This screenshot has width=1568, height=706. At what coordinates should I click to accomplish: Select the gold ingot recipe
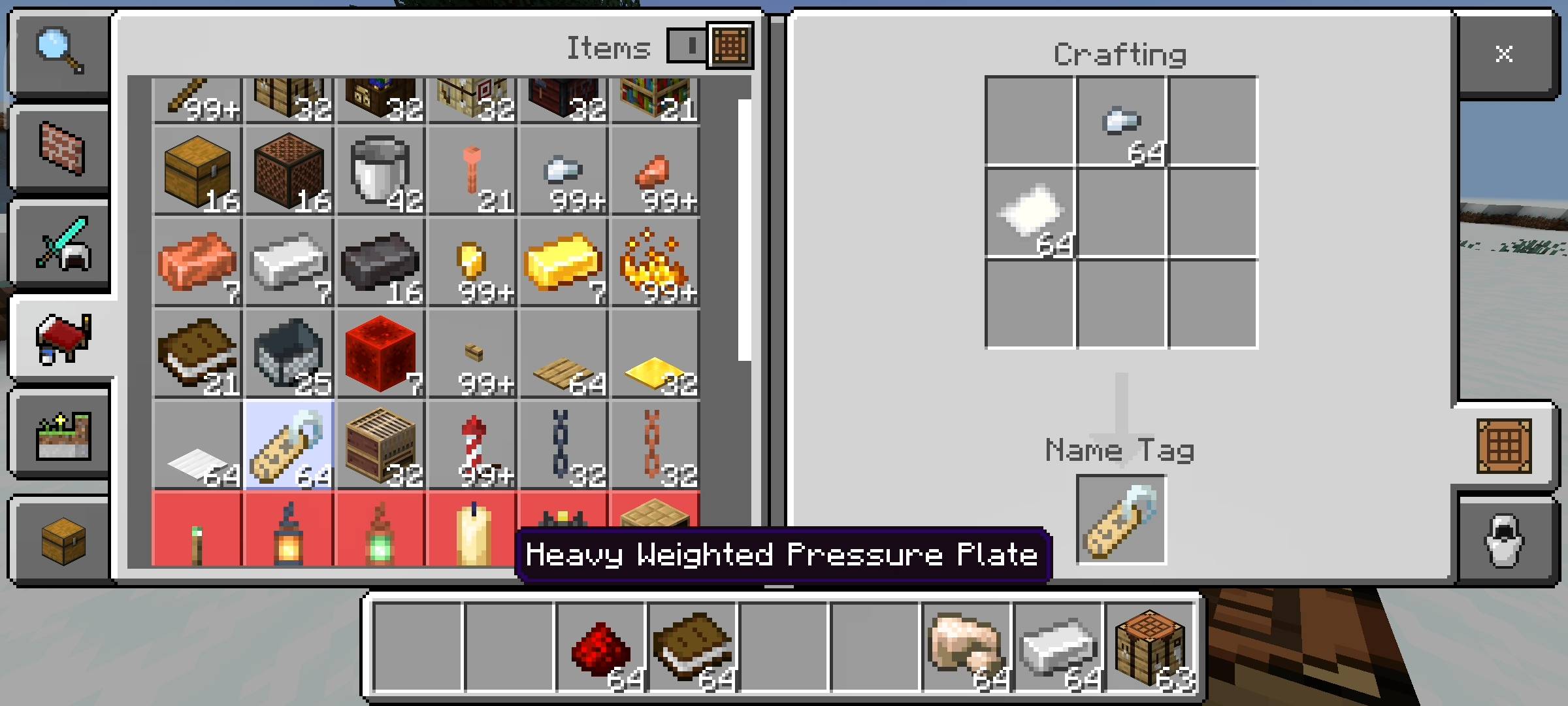pyautogui.click(x=563, y=263)
